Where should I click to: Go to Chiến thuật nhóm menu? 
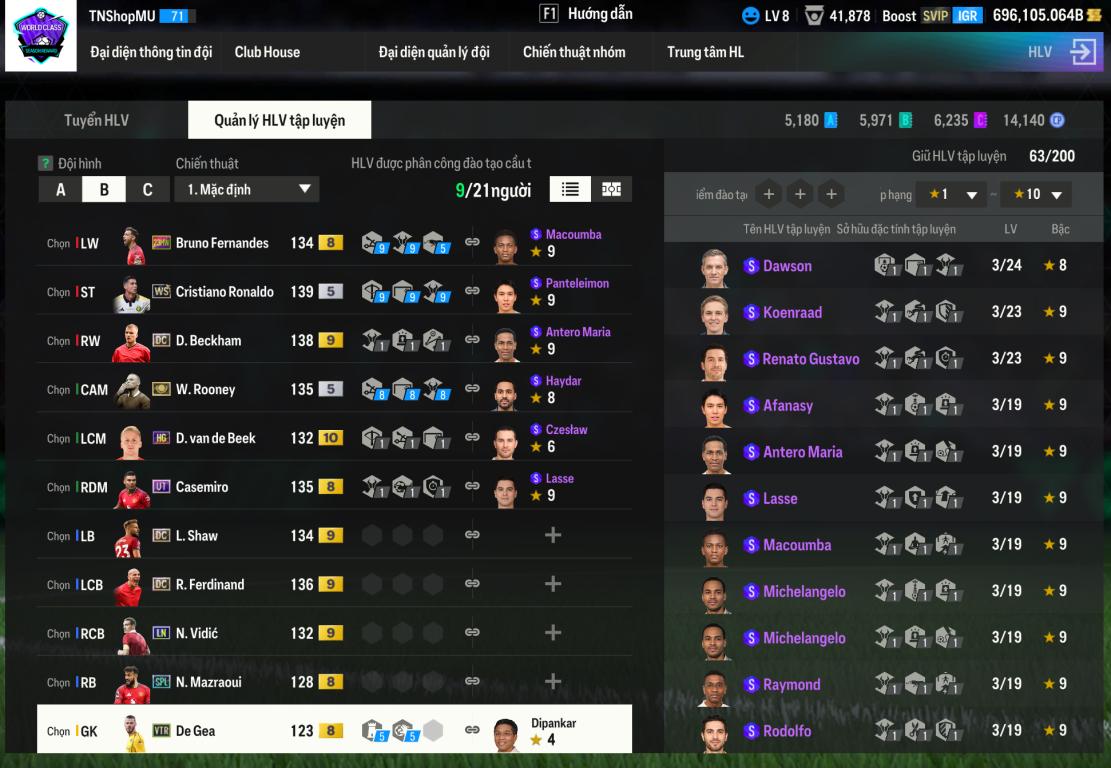coord(574,52)
